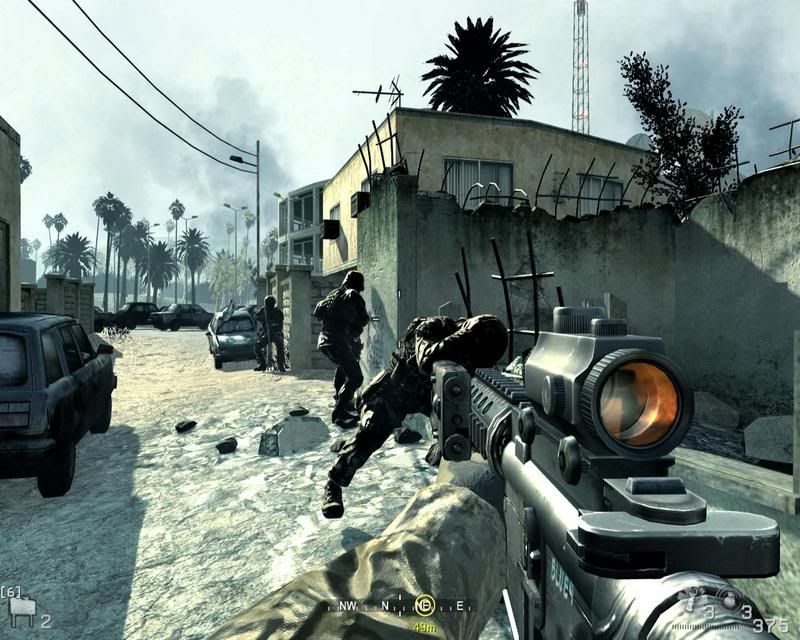Click the NW heading on the compass strip
800x640 pixels.
pyautogui.click(x=345, y=605)
